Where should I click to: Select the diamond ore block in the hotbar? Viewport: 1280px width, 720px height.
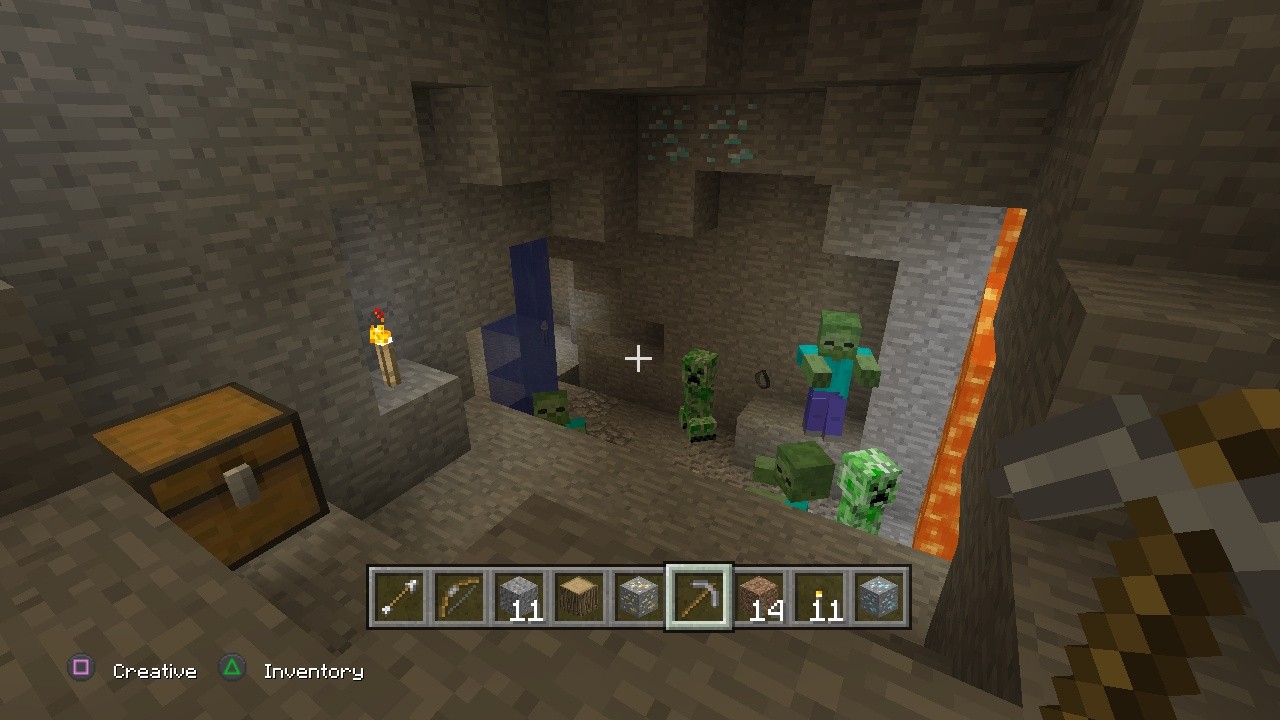[x=879, y=597]
